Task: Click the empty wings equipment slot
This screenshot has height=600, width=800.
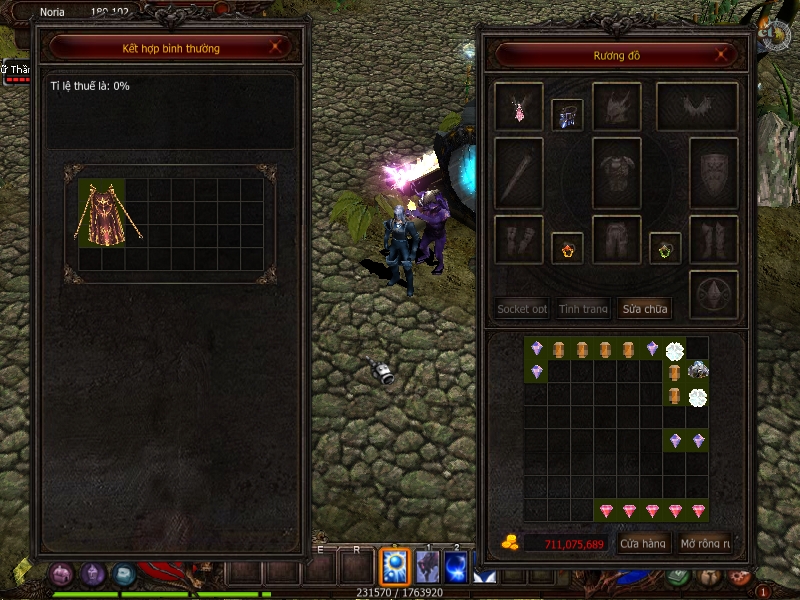Action: (x=697, y=106)
